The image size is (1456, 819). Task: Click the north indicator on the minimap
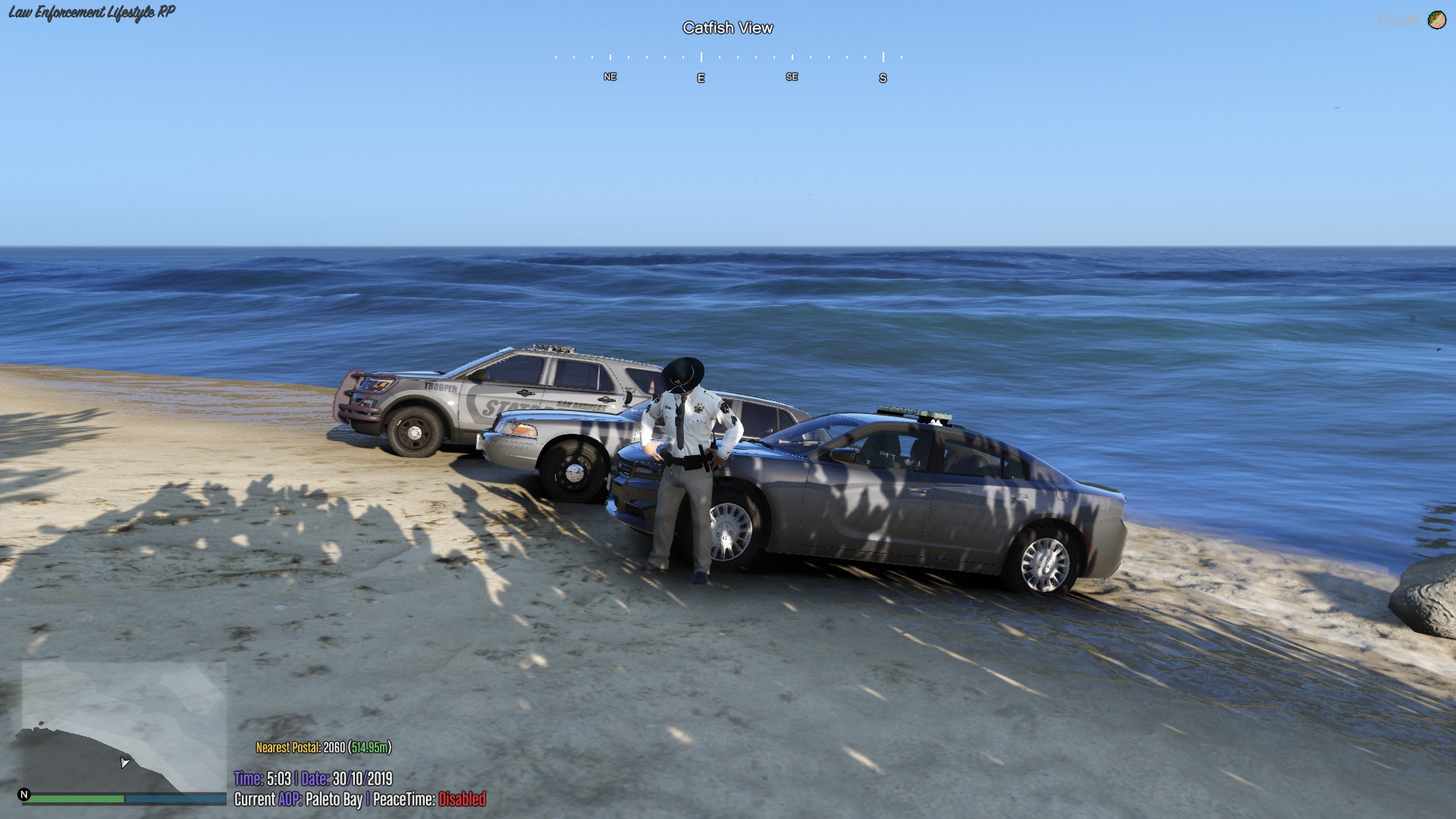(25, 793)
